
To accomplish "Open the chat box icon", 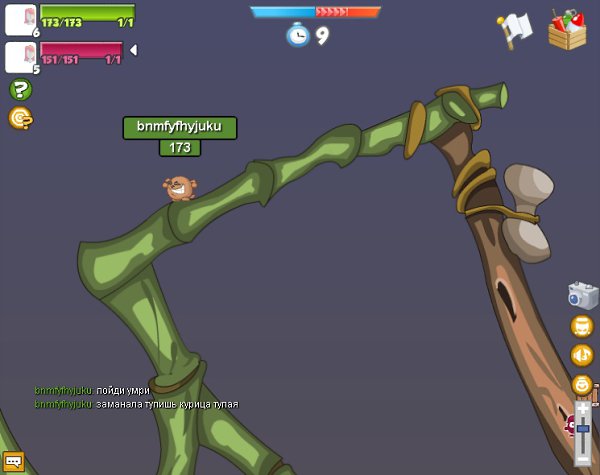I will (13, 462).
